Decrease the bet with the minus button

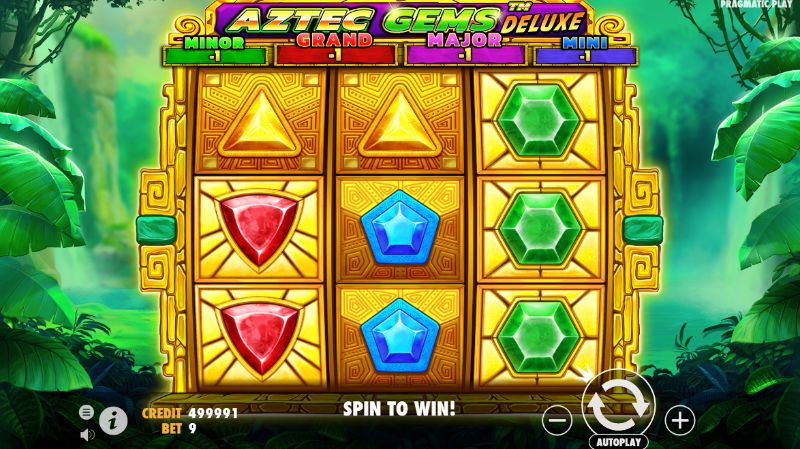click(x=558, y=420)
